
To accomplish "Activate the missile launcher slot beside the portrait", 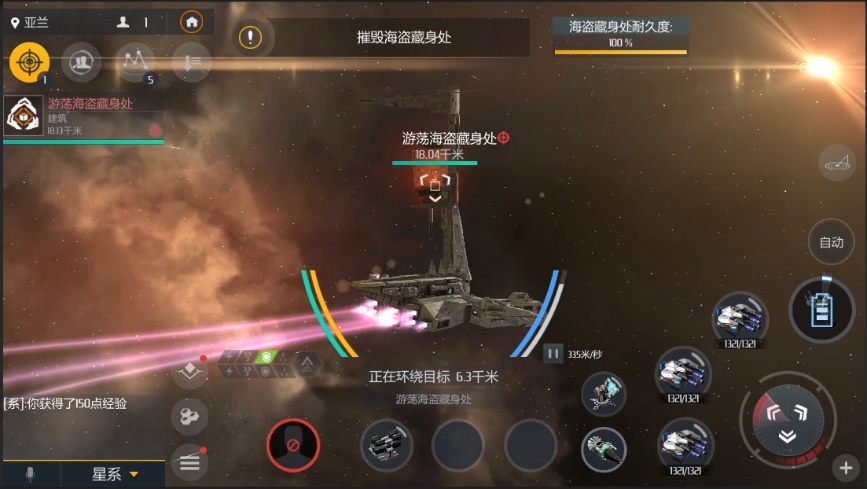I will (386, 444).
